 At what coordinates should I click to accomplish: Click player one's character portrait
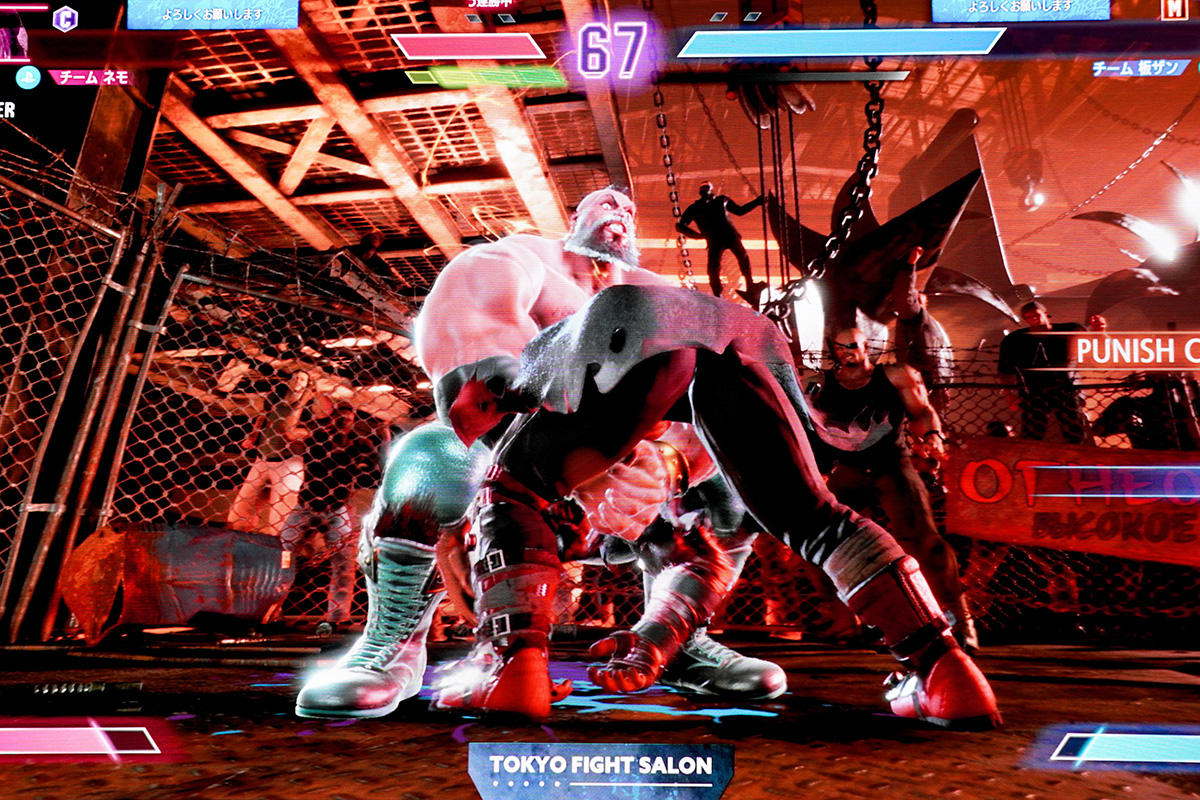tap(14, 38)
